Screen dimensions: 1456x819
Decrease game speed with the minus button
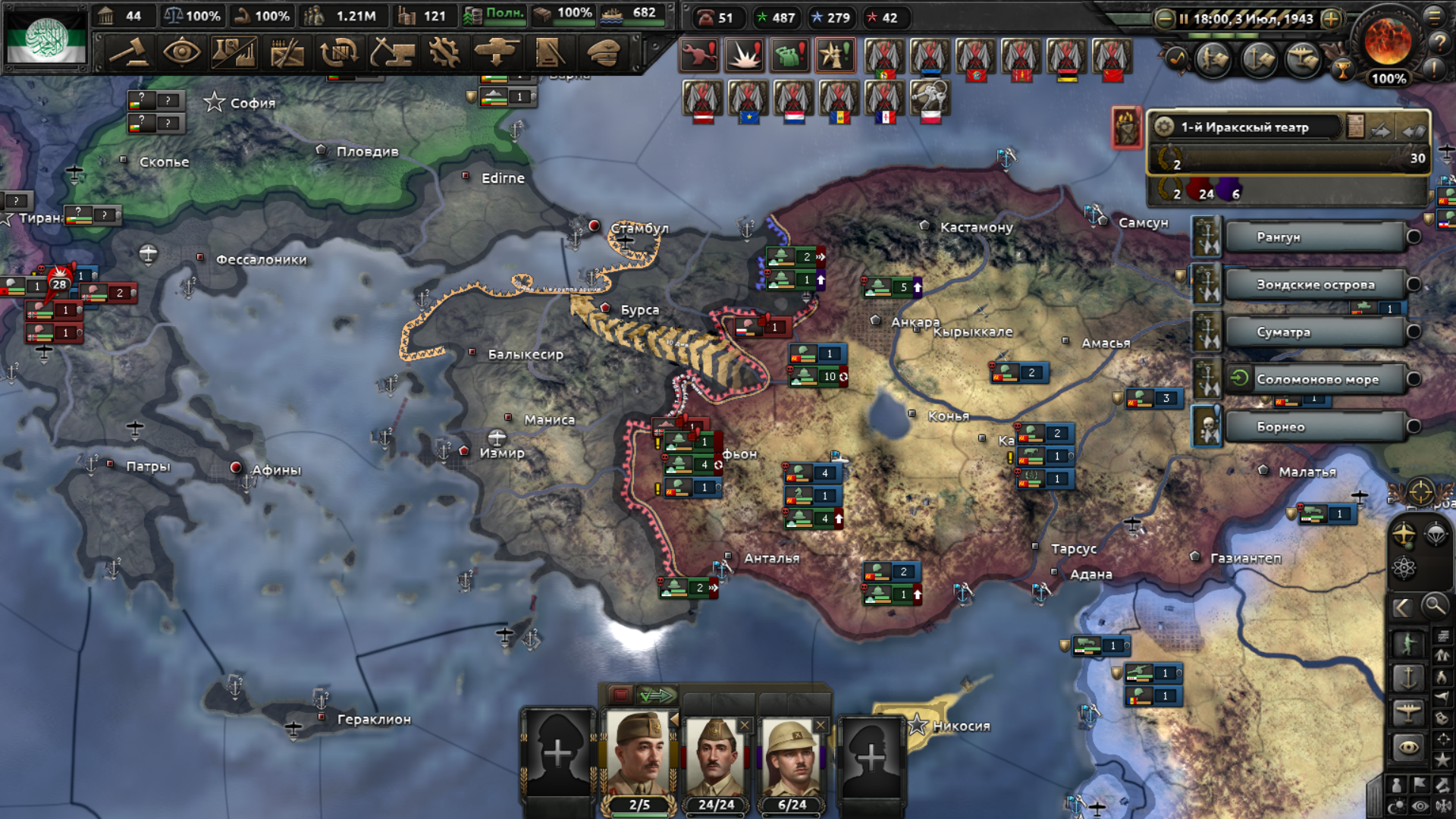point(1164,19)
